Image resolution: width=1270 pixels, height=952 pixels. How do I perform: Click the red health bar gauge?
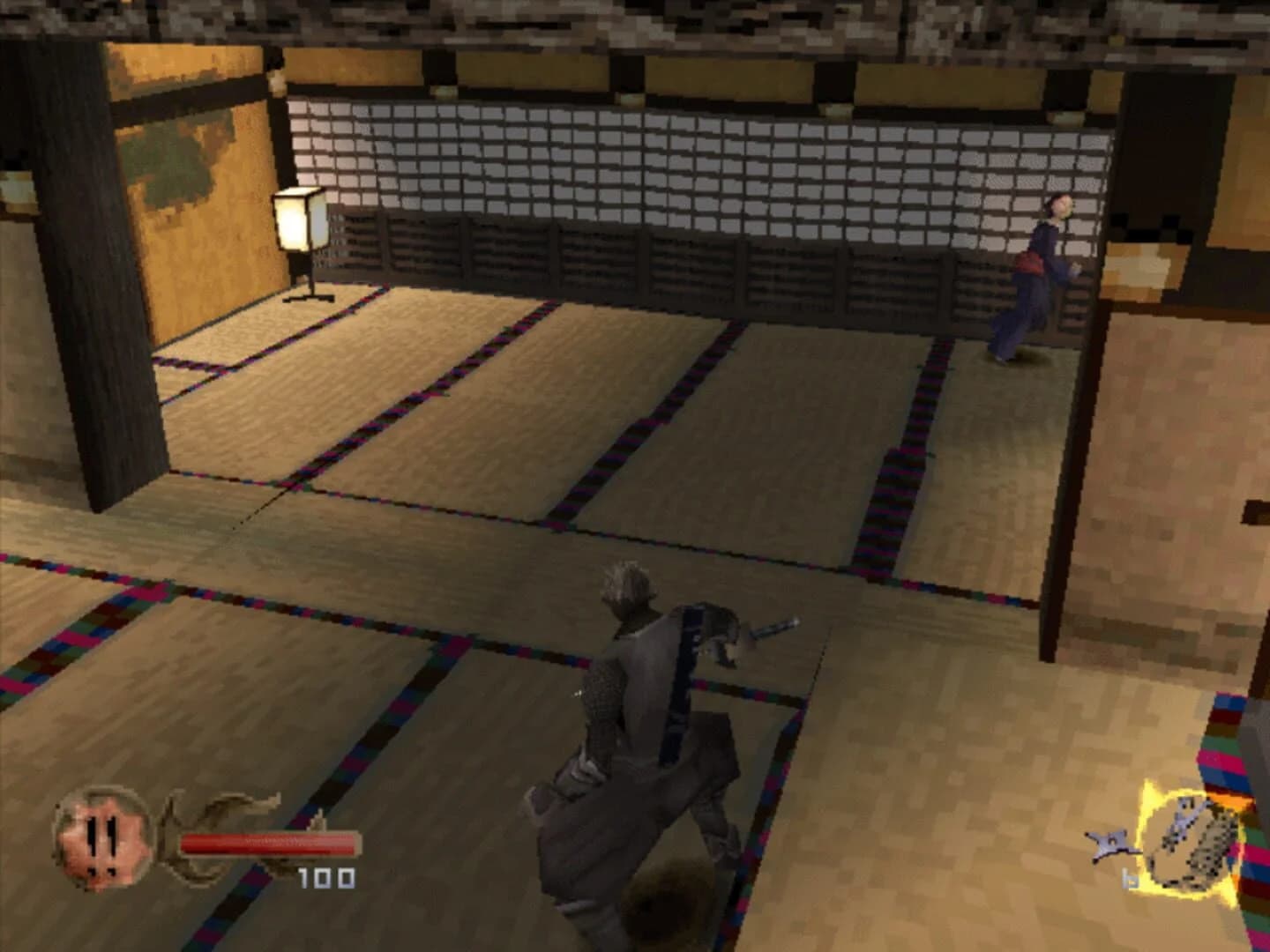[x=265, y=842]
